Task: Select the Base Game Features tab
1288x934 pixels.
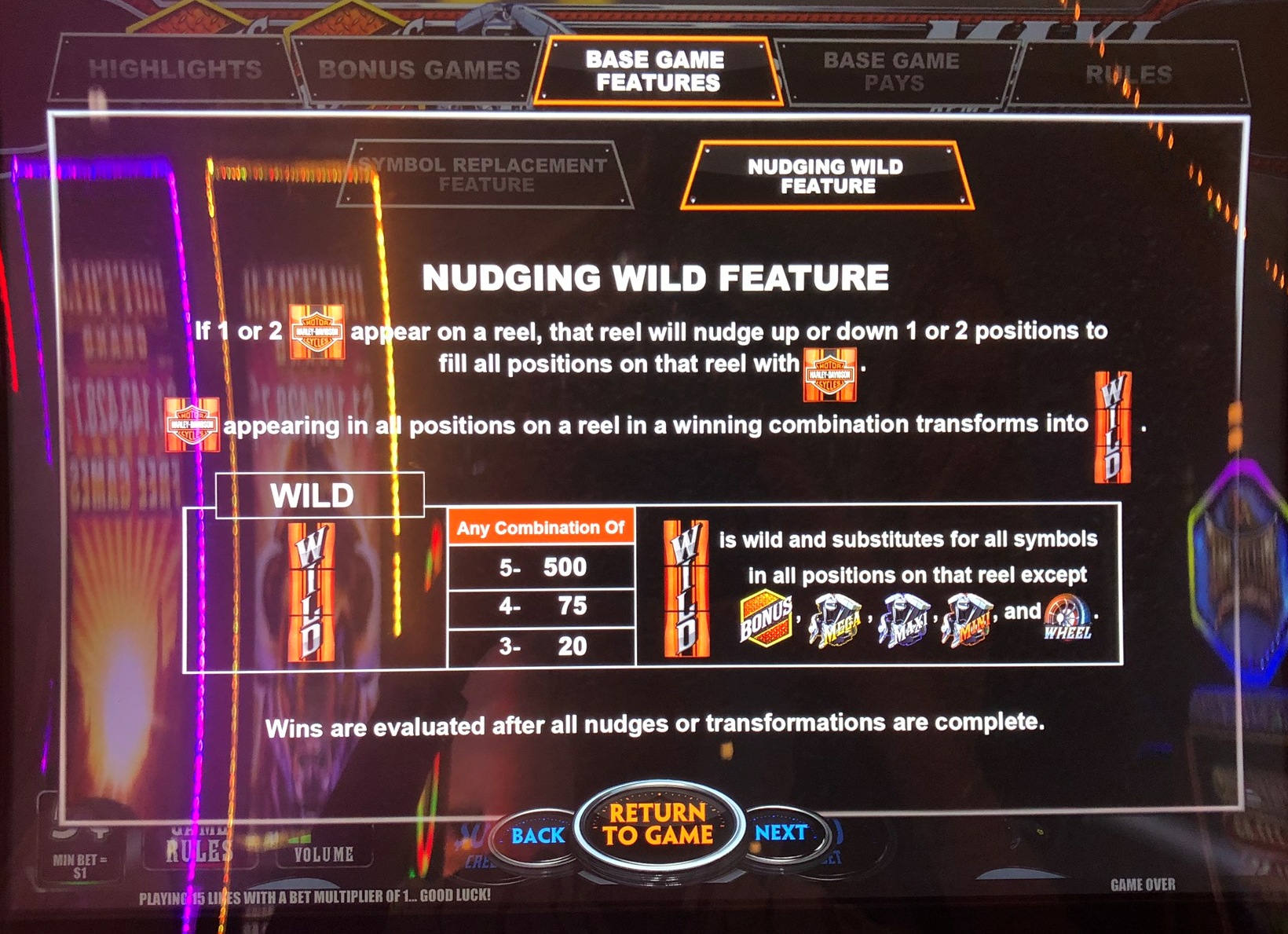Action: point(657,71)
